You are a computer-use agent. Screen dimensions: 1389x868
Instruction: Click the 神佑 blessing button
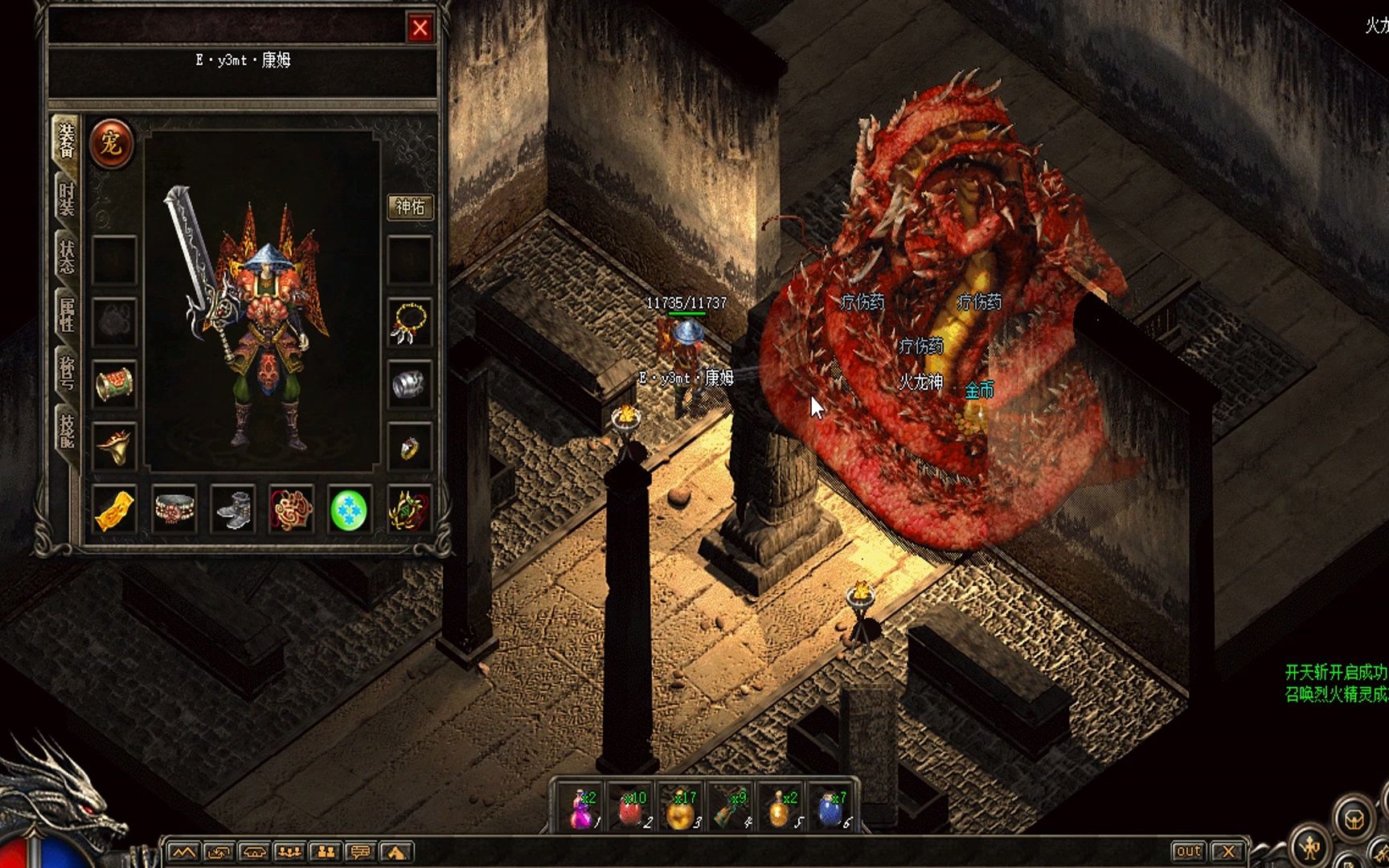tap(410, 207)
